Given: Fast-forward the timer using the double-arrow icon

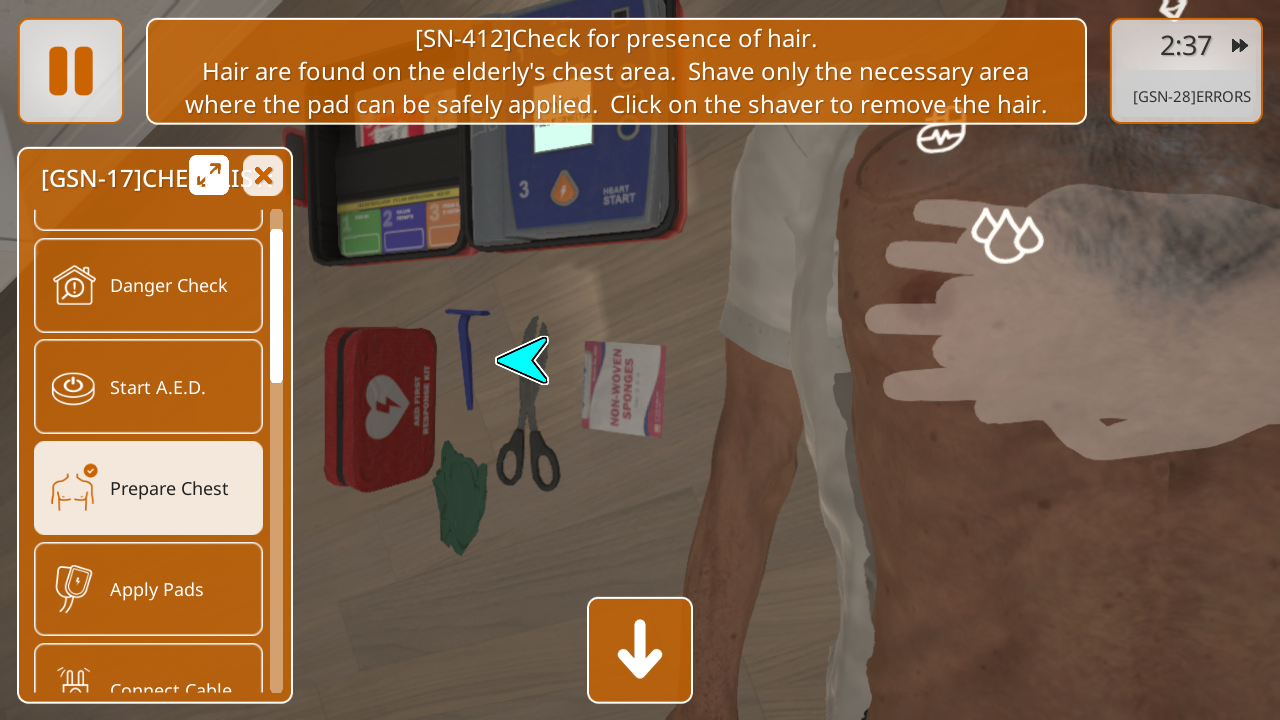Looking at the screenshot, I should tap(1240, 46).
